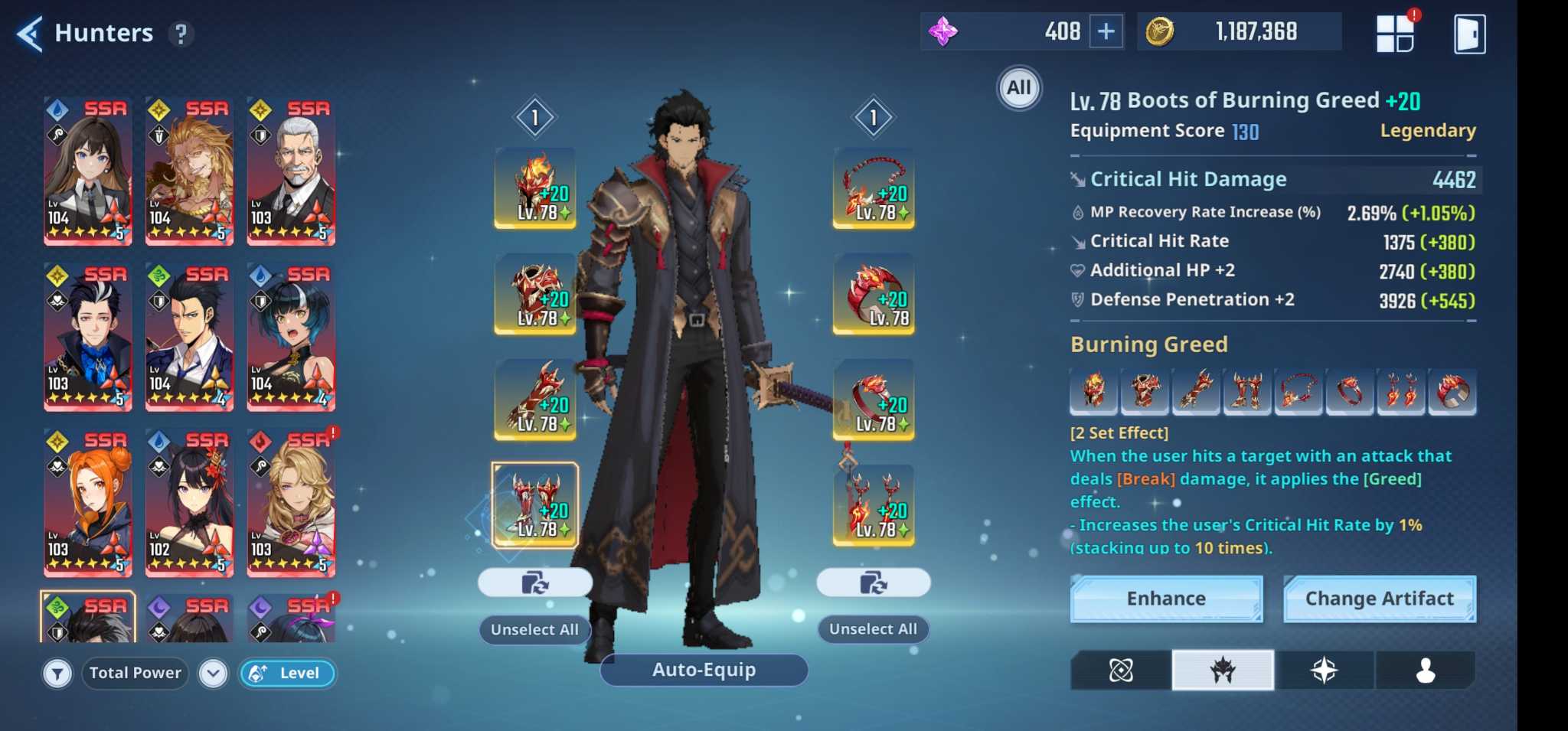The width and height of the screenshot is (1568, 731).
Task: Open the Total Power sort dropdown
Action: coord(213,674)
